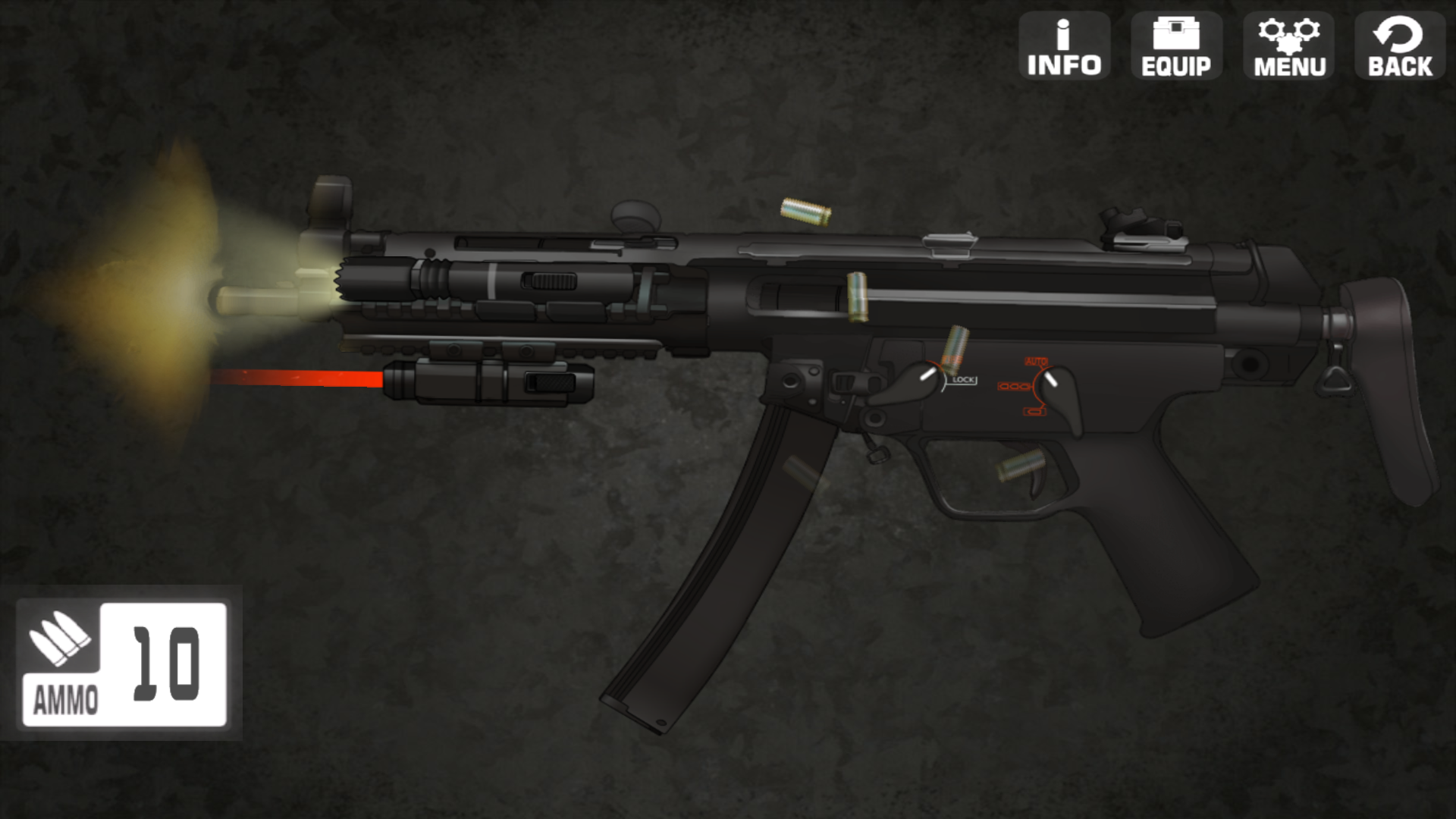Pull the charging handle on the barrel

coord(548,282)
